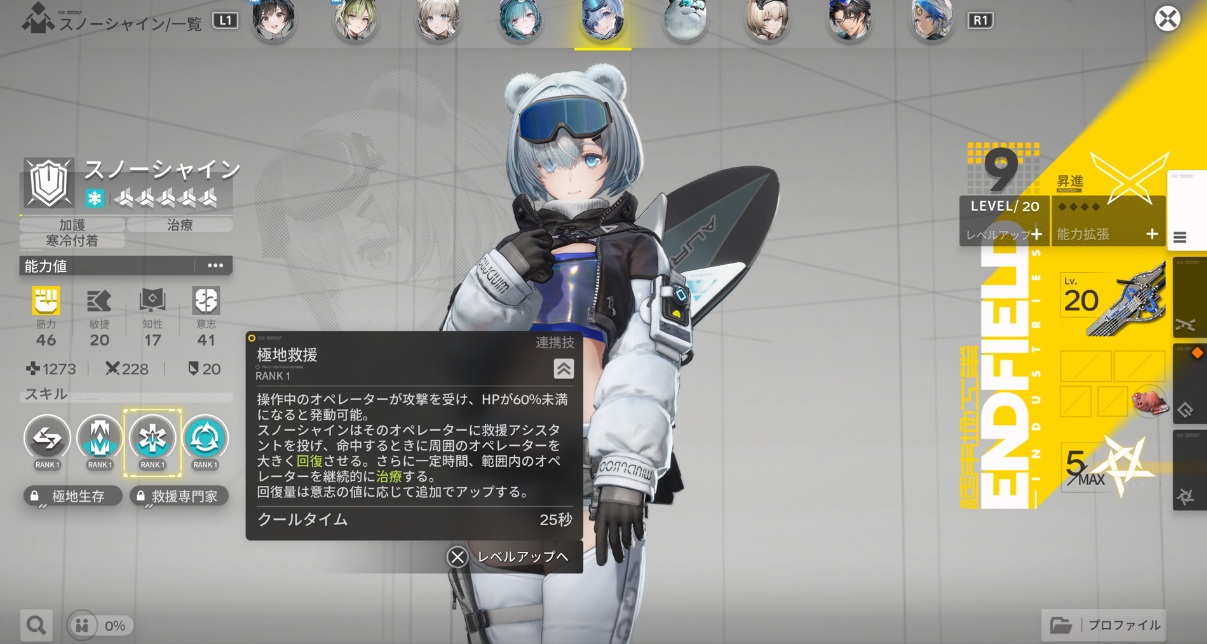Expand the 極地救援 tooltip with chevron icon
The height and width of the screenshot is (644, 1207).
pos(564,369)
